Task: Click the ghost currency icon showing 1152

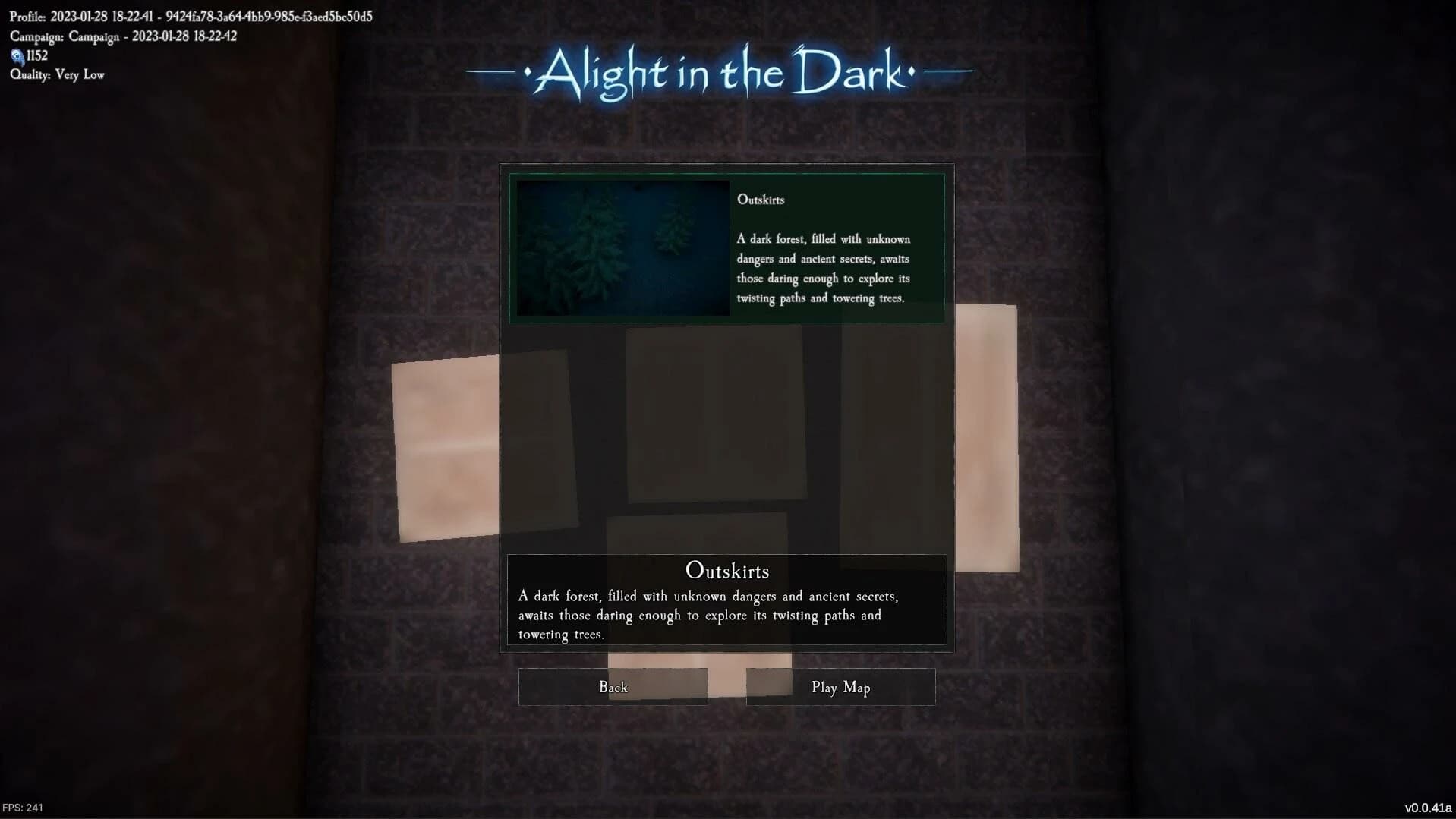Action: (x=17, y=55)
